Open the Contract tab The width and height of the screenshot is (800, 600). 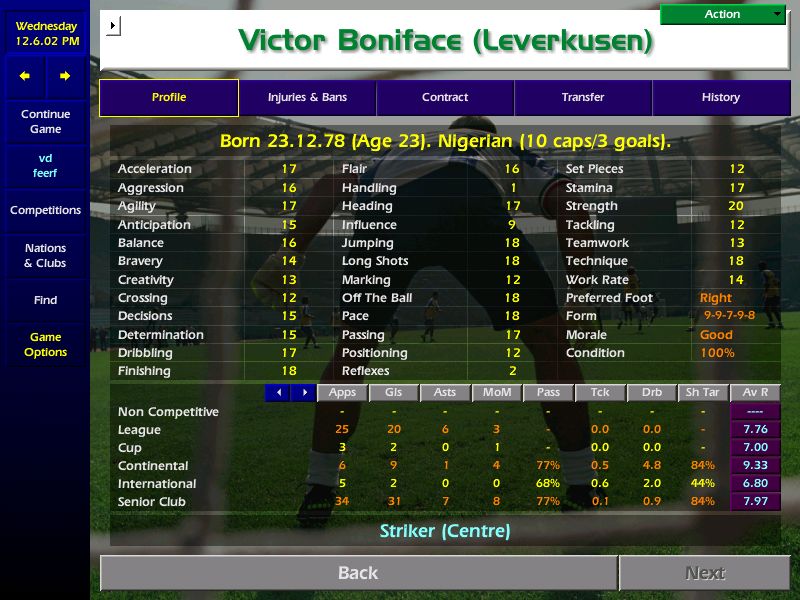coord(445,98)
